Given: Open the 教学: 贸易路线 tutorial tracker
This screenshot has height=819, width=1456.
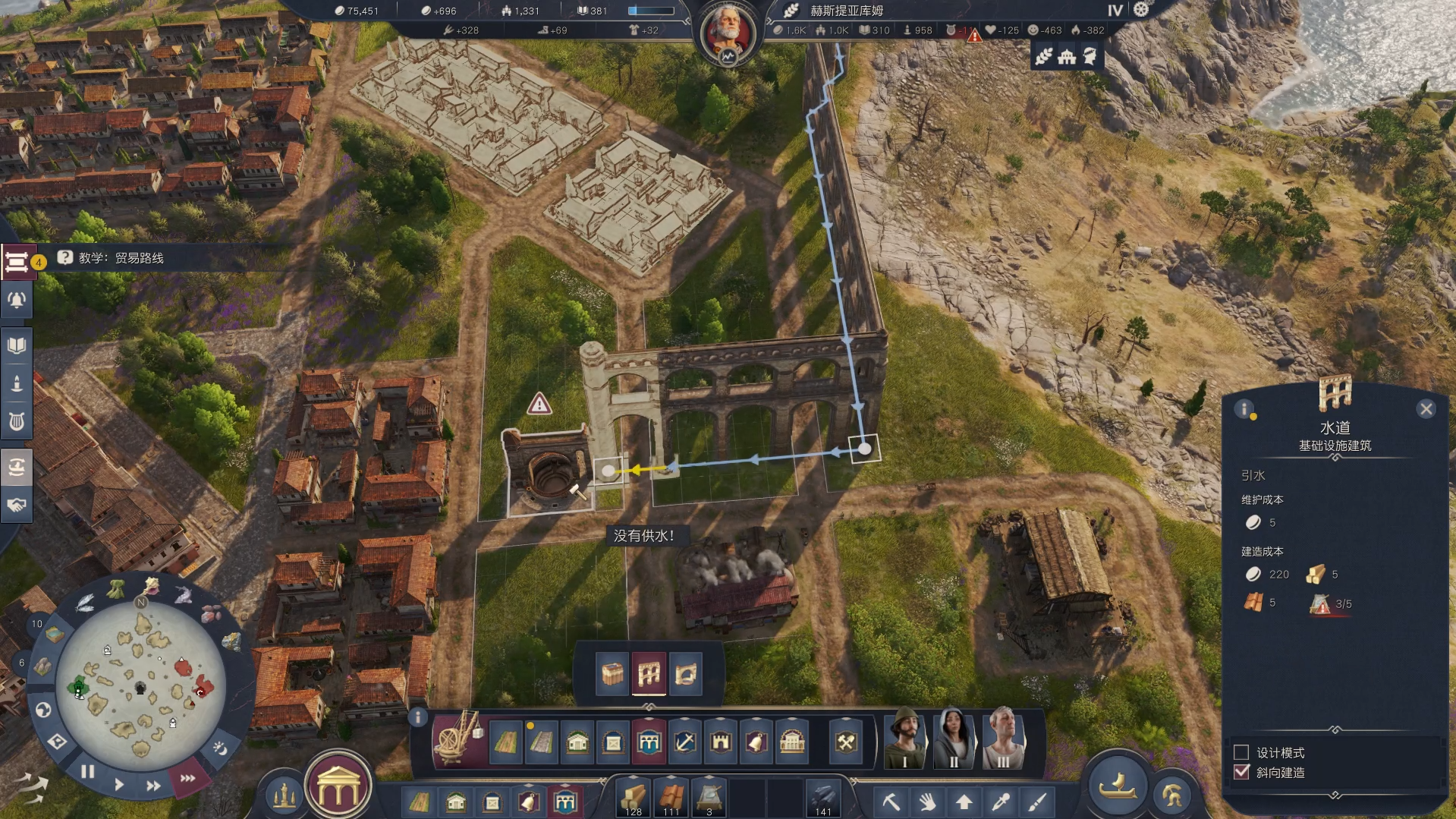Looking at the screenshot, I should (121, 258).
